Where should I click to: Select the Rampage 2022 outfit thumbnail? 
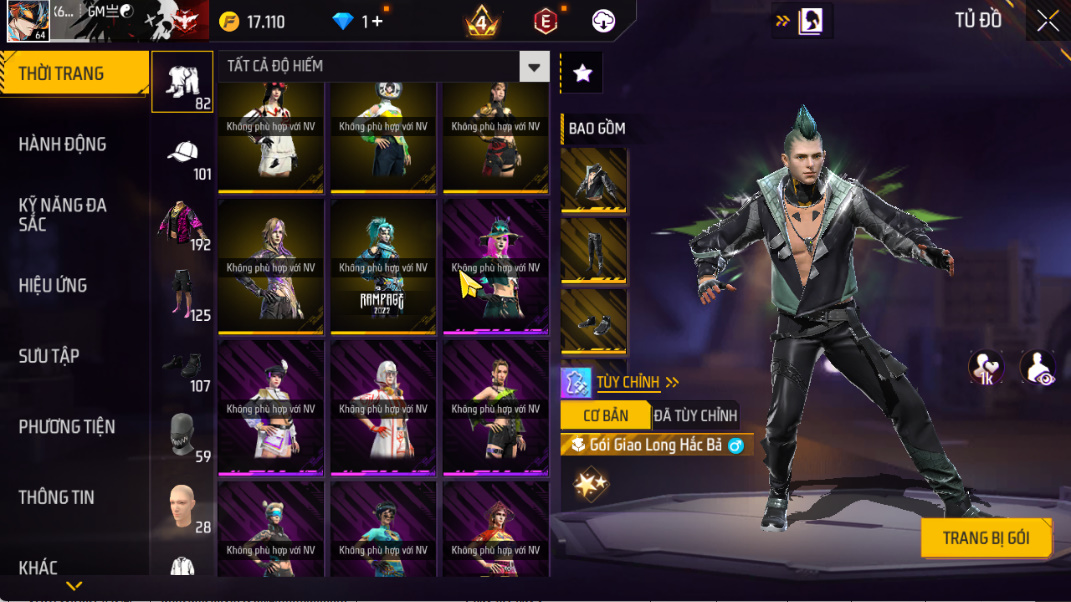tap(383, 267)
